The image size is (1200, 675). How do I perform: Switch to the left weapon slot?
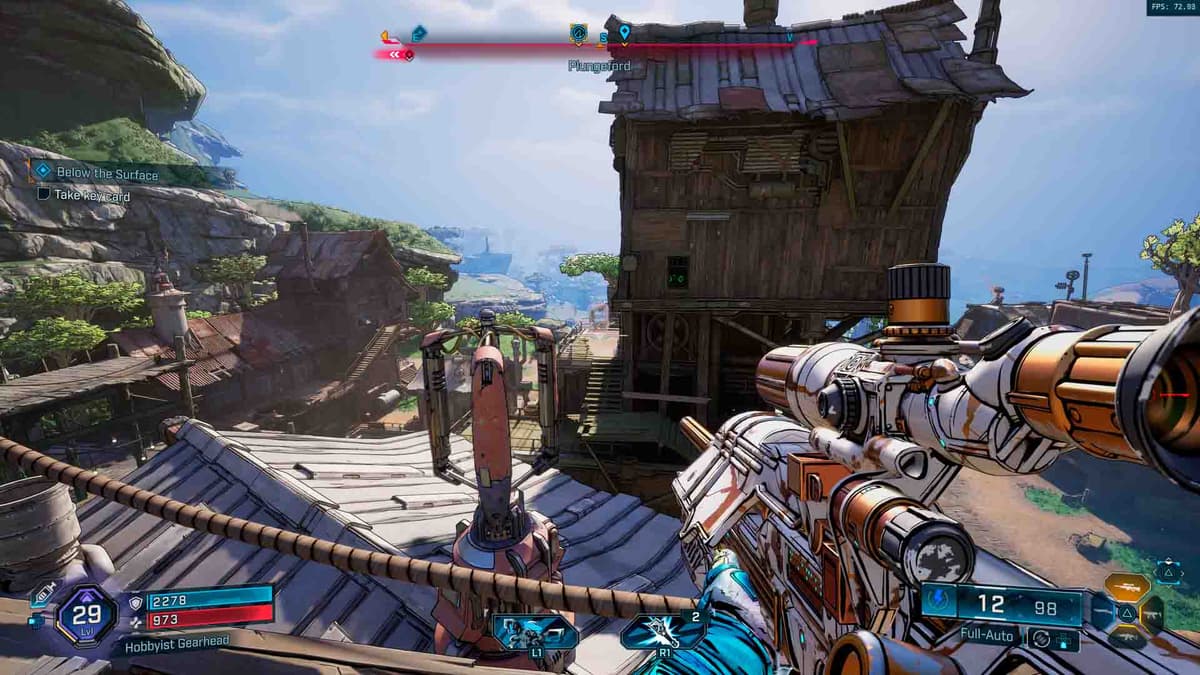[x=1100, y=612]
